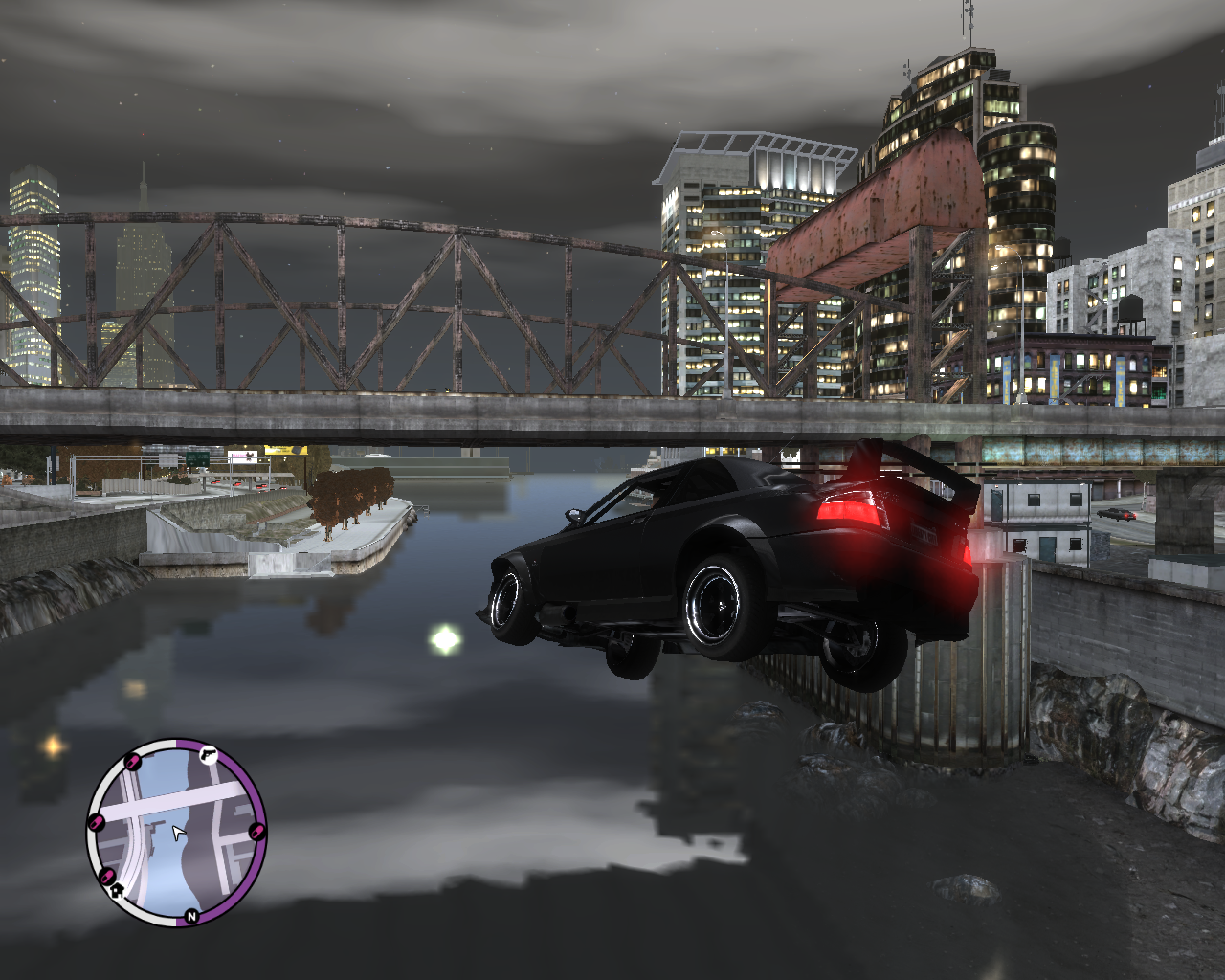This screenshot has height=980, width=1225.
Task: Click the north compass marker
Action: click(191, 916)
